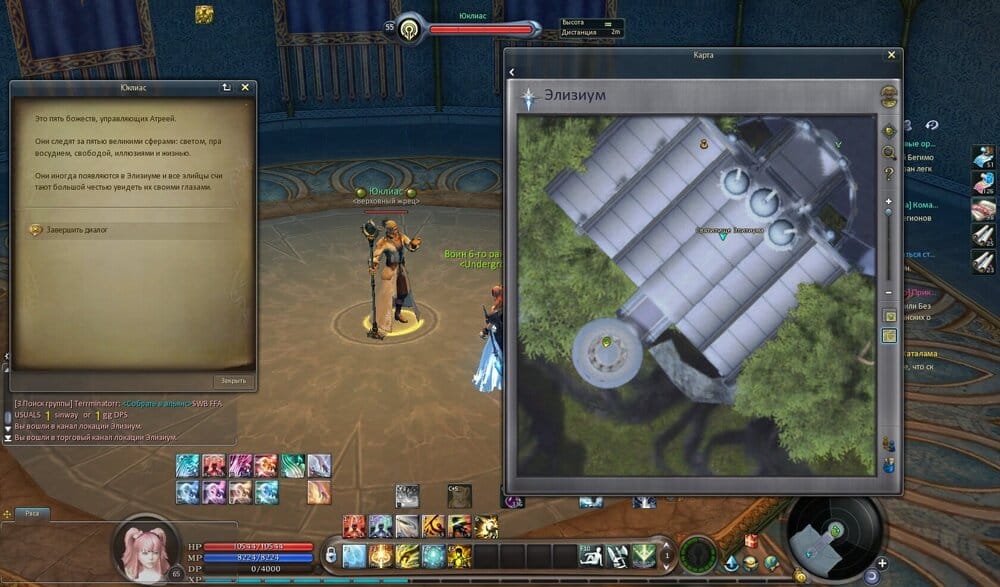This screenshot has height=587, width=1000.
Task: Zoom in the map with plus button
Action: click(x=888, y=201)
